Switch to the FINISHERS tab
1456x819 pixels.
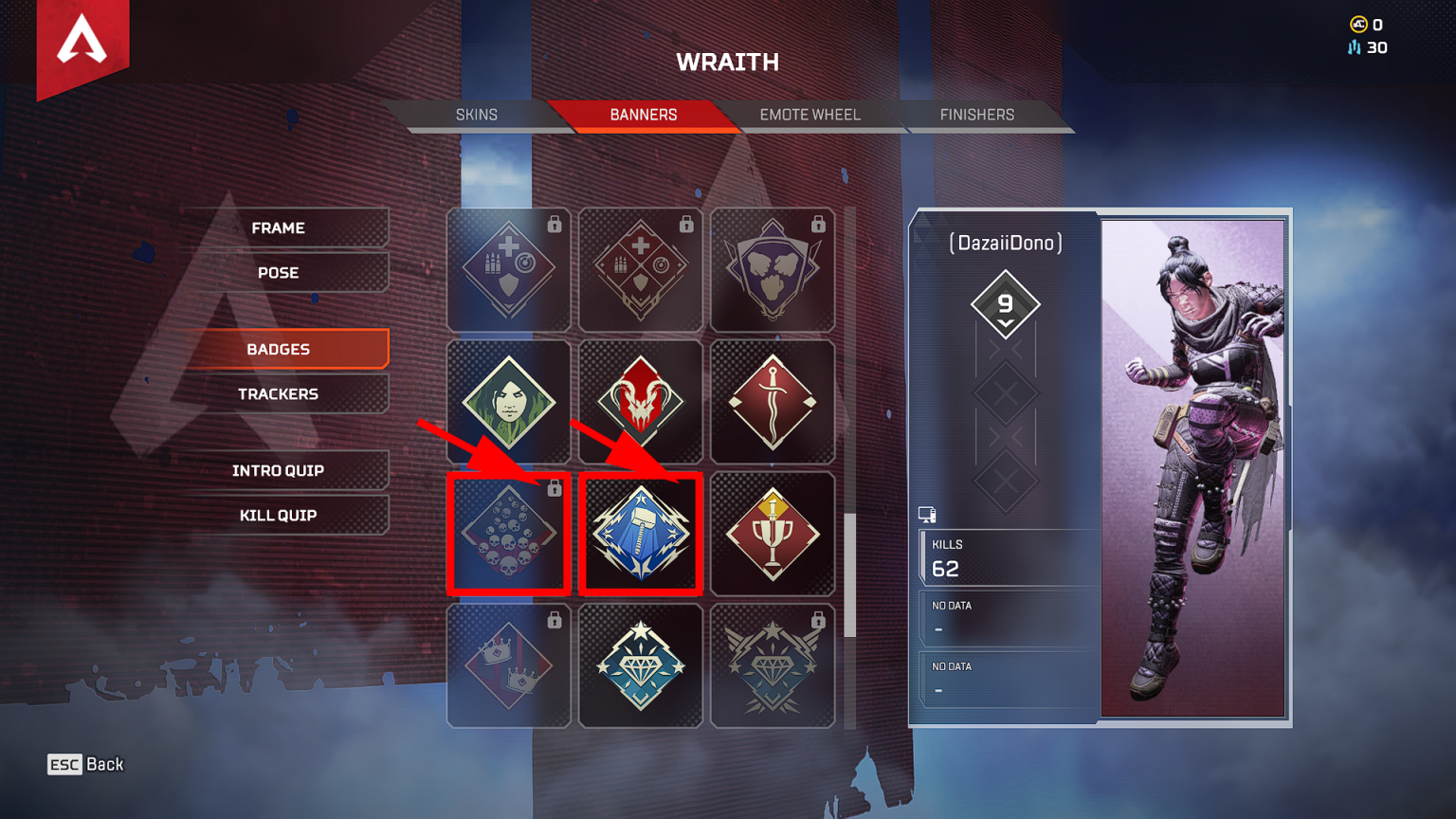[x=977, y=114]
